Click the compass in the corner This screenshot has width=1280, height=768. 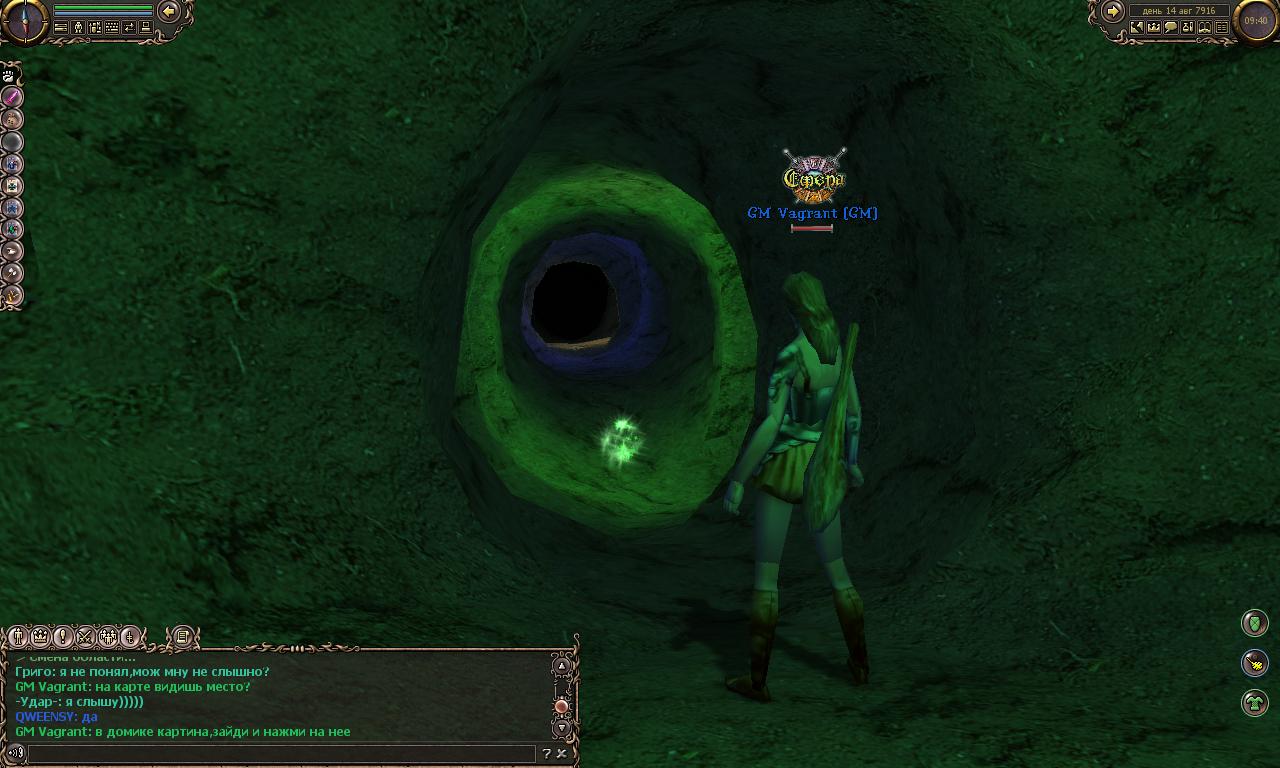(23, 20)
